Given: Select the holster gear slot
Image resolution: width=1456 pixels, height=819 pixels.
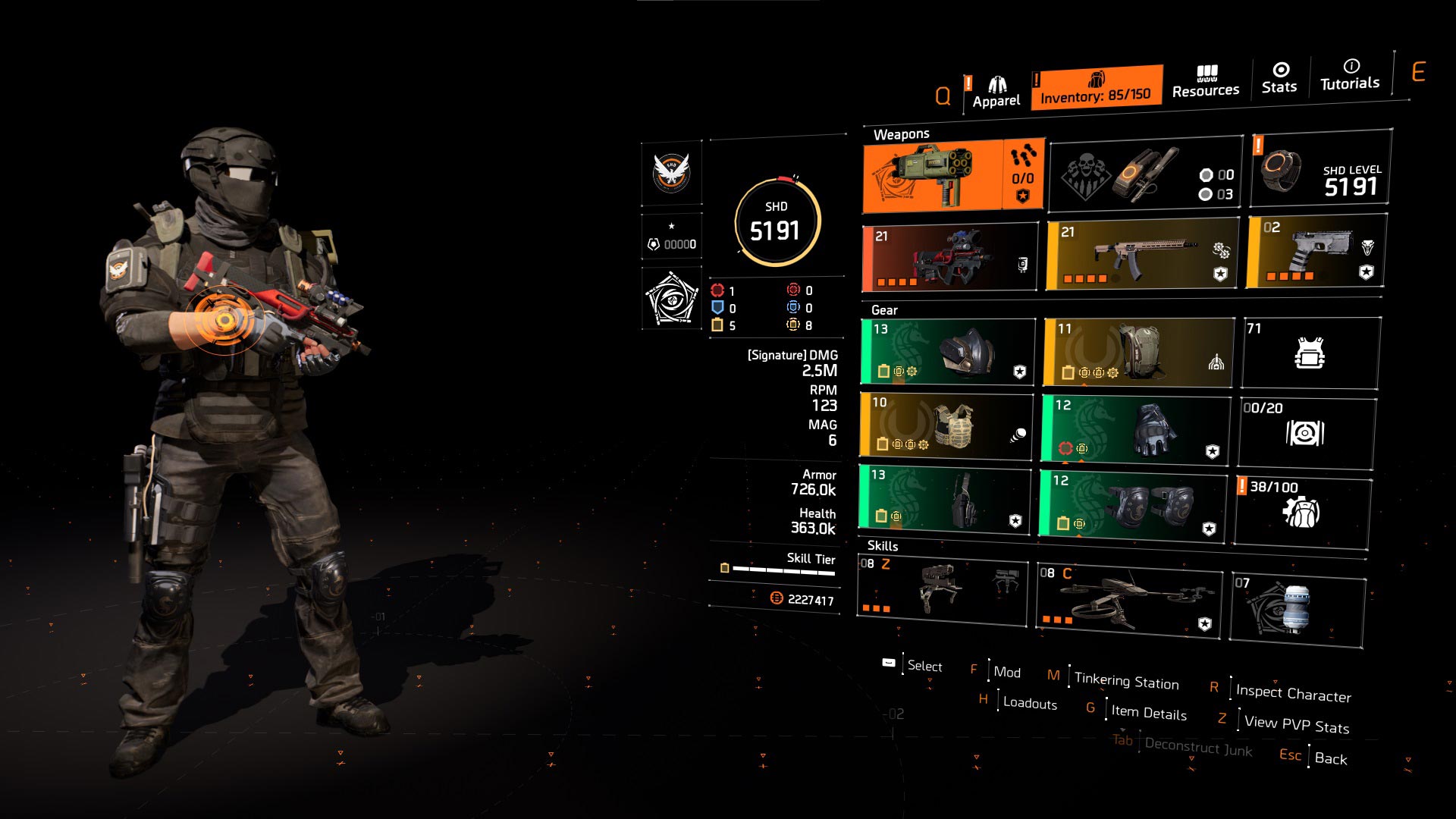Looking at the screenshot, I should (x=945, y=498).
